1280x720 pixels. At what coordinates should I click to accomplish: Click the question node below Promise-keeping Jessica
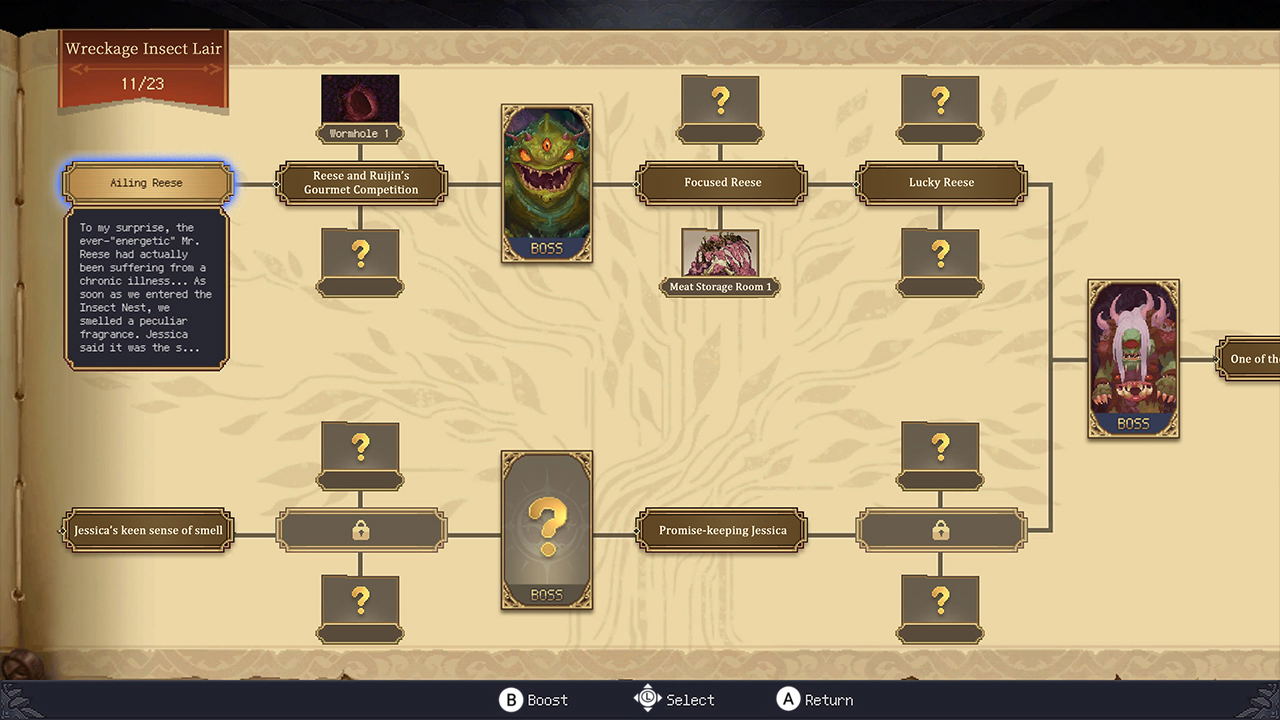pyautogui.click(x=940, y=601)
